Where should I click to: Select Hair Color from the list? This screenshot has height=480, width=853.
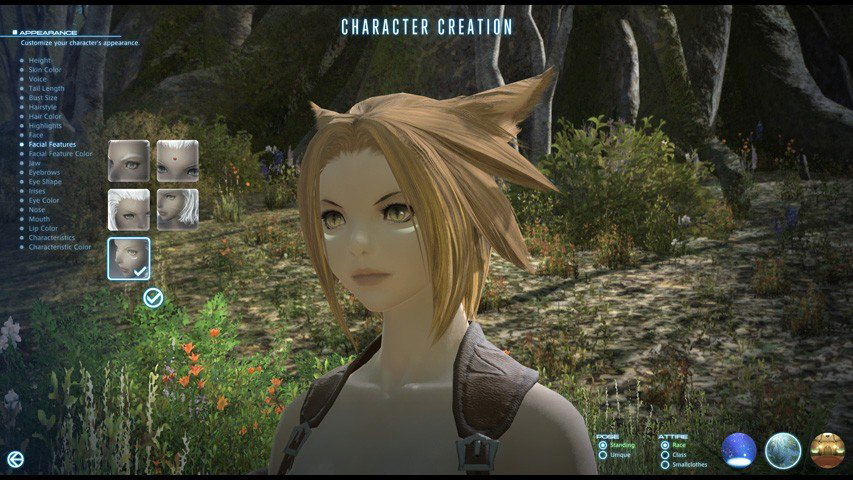pos(45,116)
